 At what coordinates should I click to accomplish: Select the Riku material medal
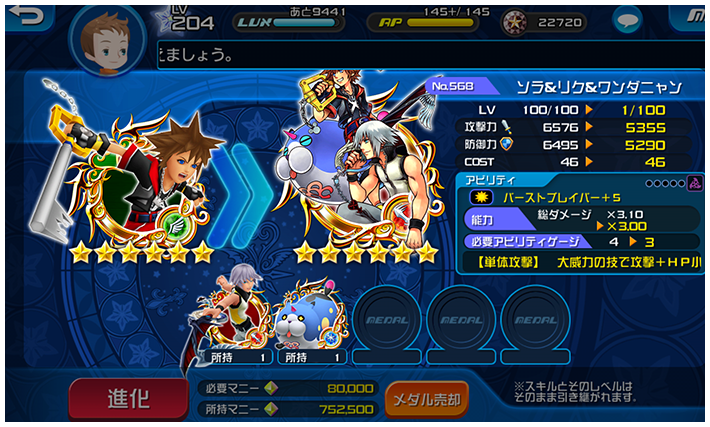pos(239,320)
